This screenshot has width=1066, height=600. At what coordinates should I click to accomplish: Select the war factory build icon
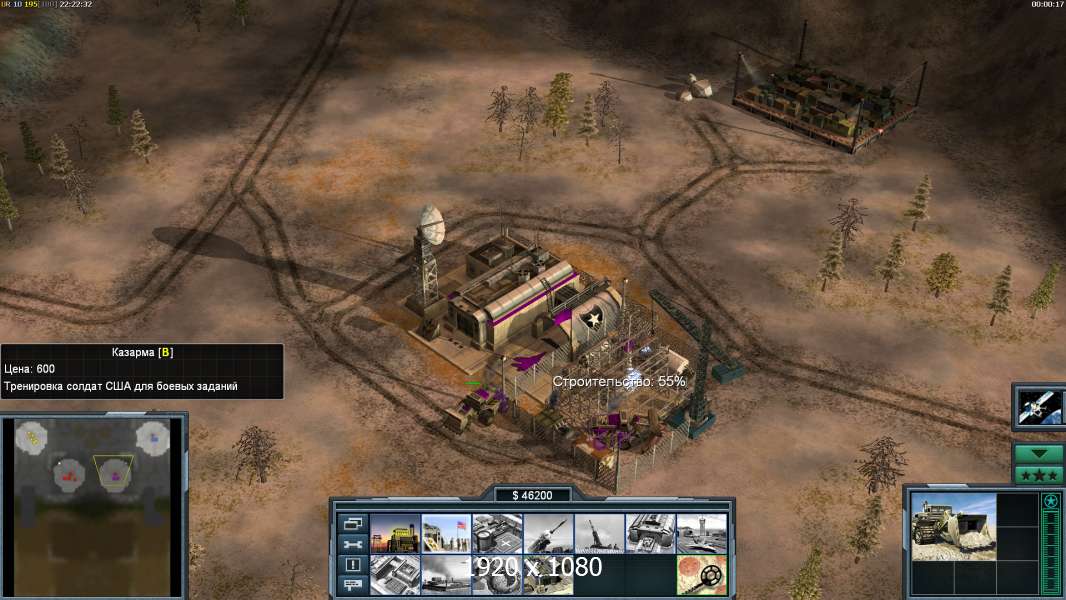tap(650, 533)
